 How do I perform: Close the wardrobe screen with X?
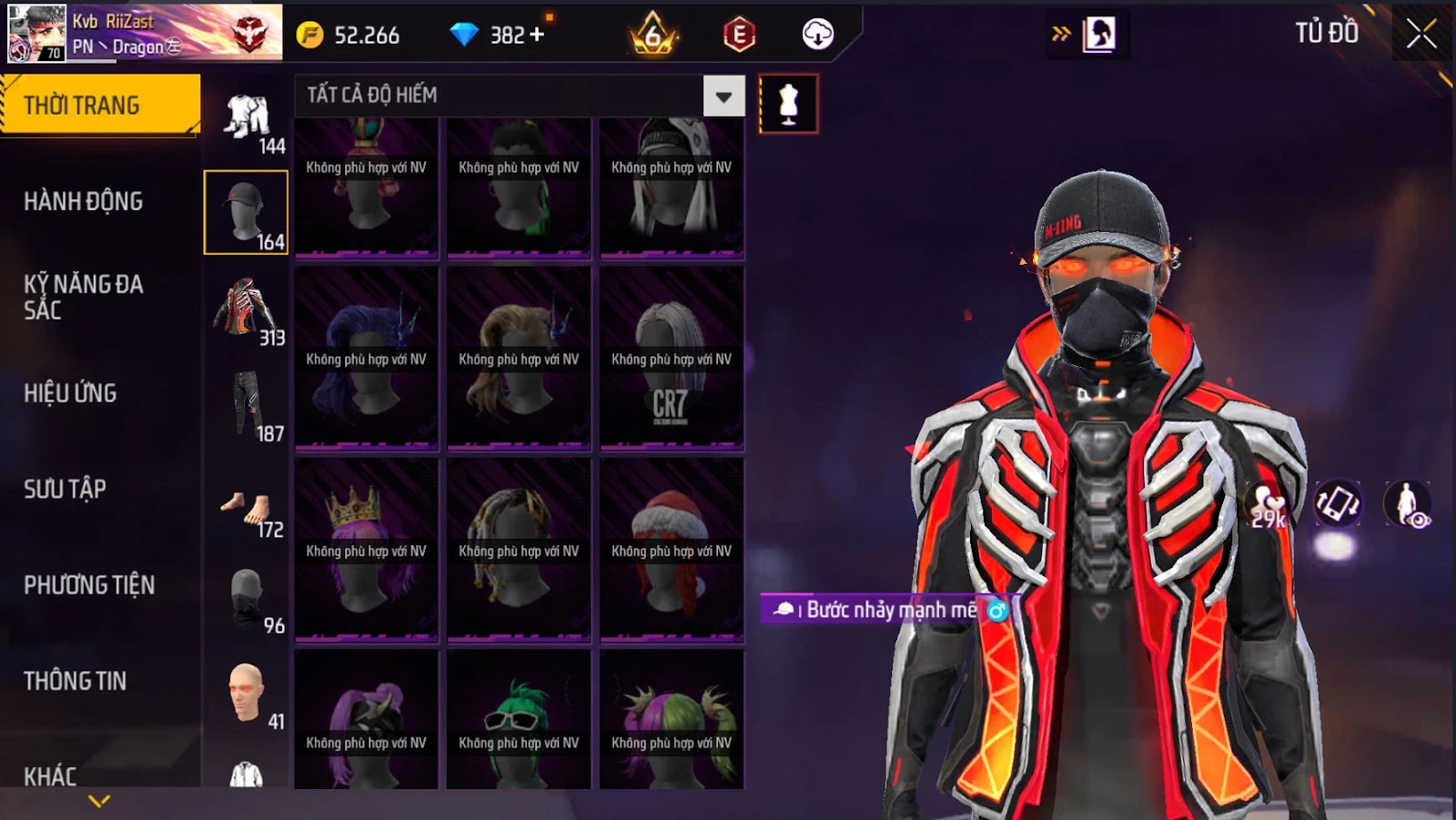tap(1421, 35)
